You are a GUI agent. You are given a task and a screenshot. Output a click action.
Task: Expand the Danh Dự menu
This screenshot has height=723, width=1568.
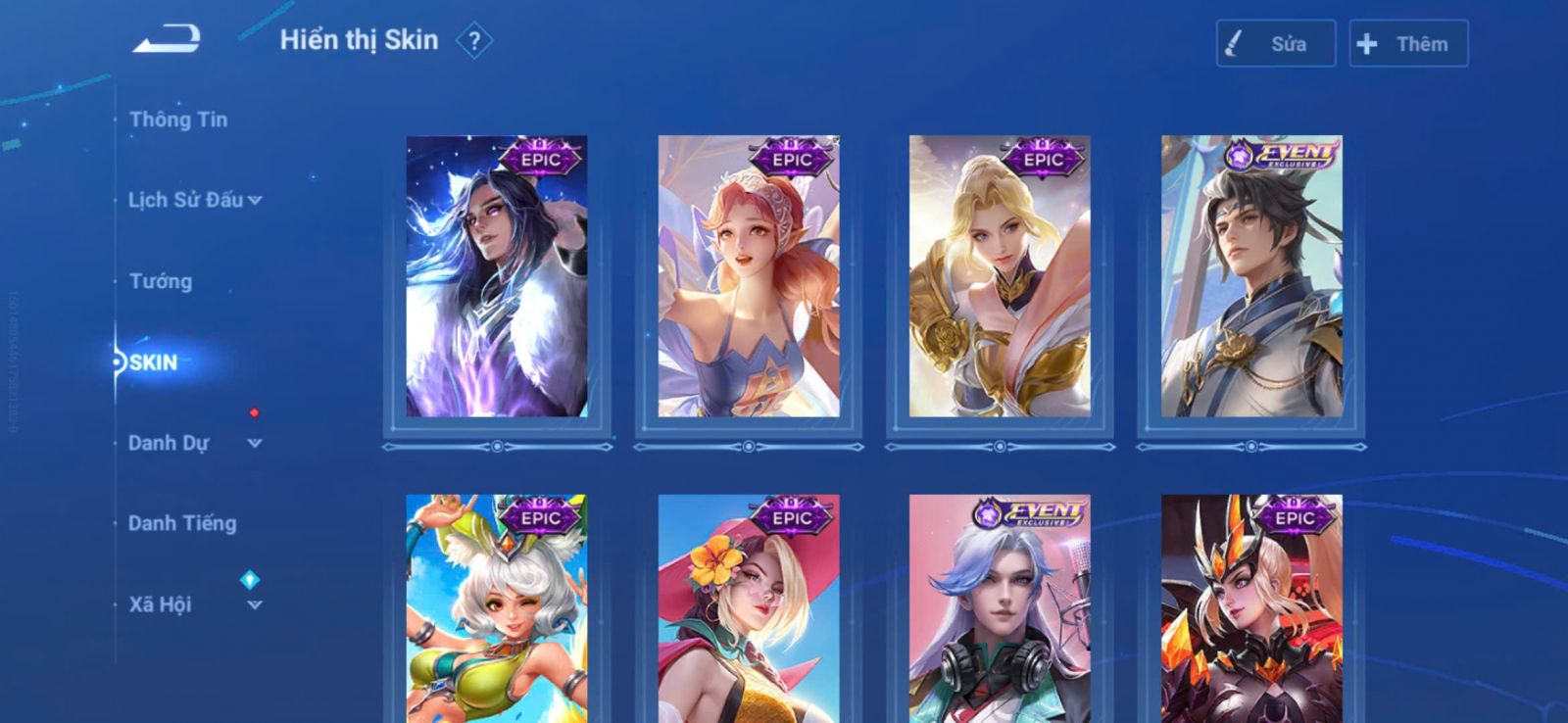194,443
